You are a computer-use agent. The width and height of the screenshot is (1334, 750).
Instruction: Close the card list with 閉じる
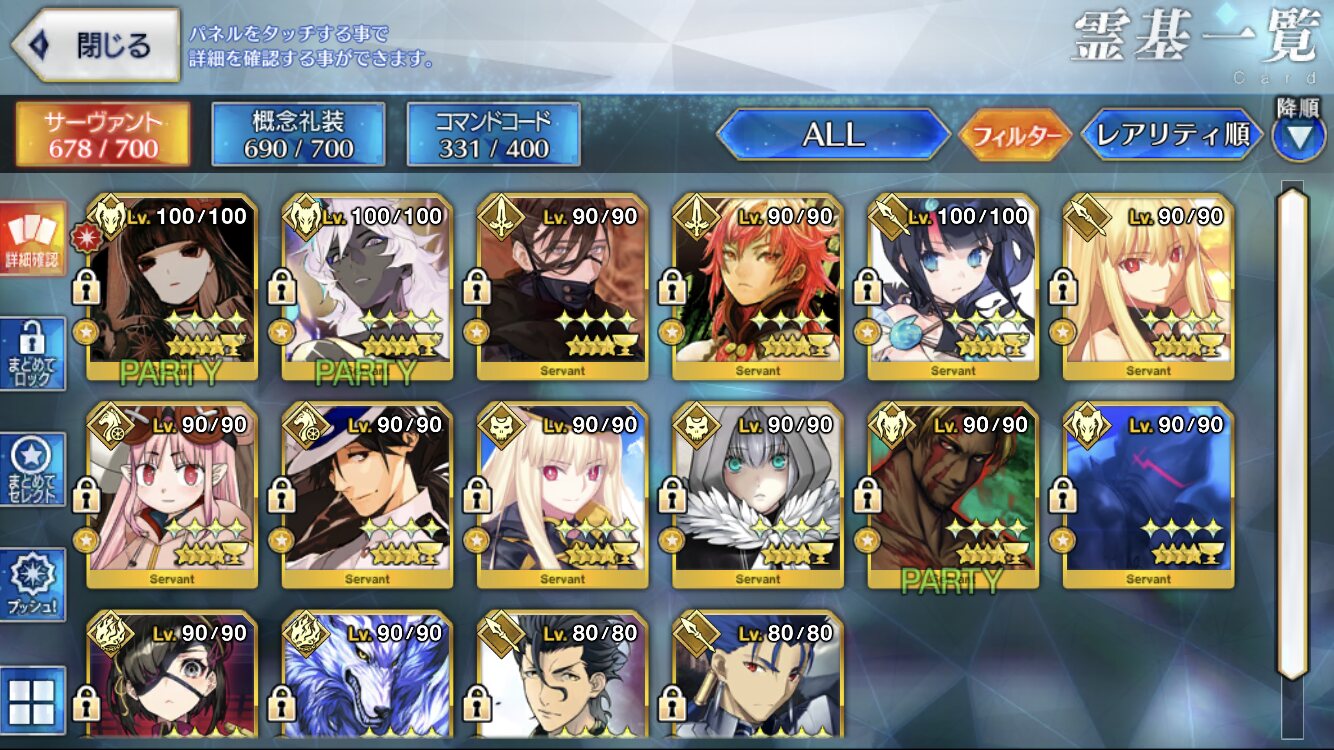[97, 45]
